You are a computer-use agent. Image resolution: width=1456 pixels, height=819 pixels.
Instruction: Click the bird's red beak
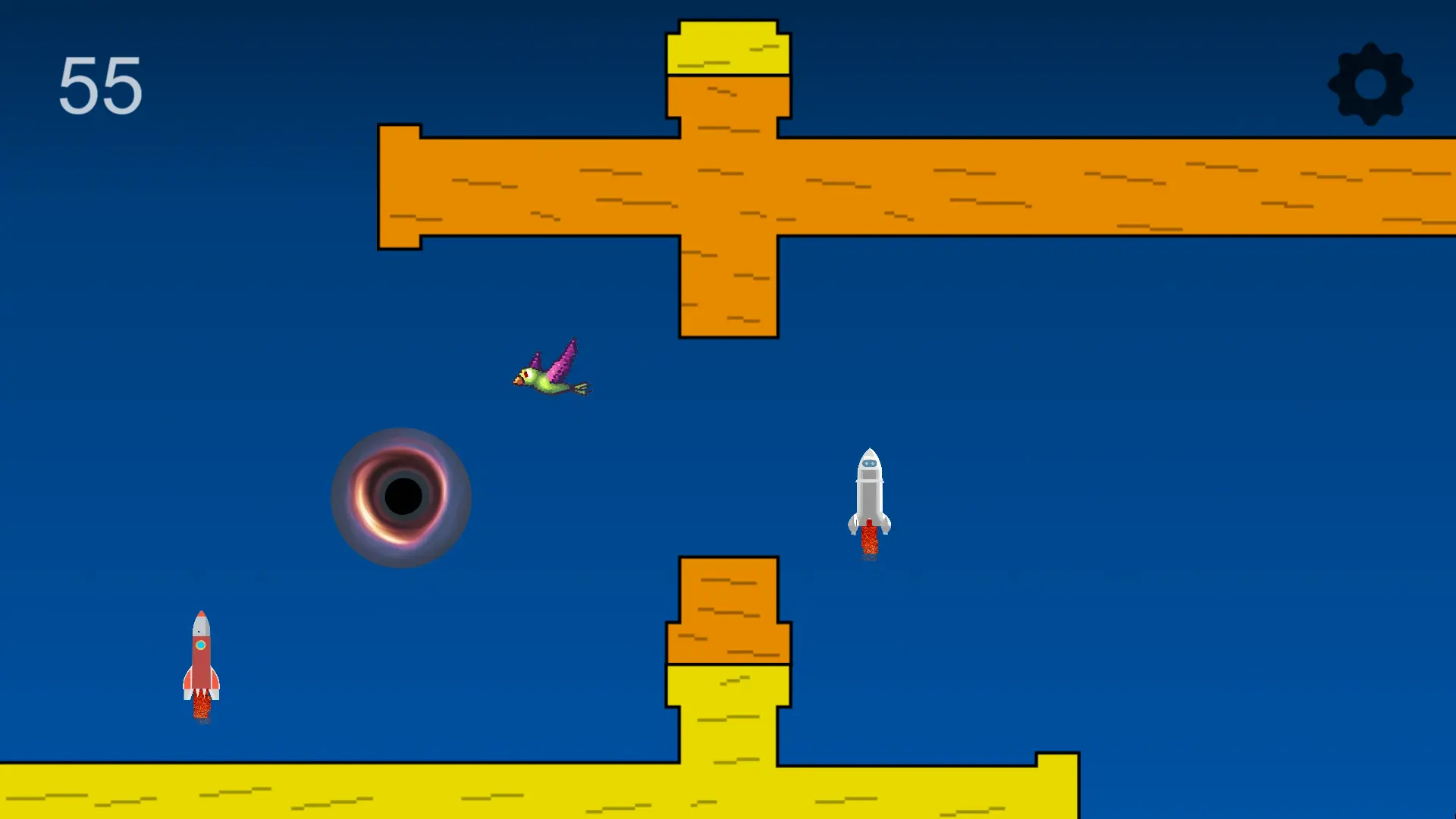pyautogui.click(x=520, y=381)
